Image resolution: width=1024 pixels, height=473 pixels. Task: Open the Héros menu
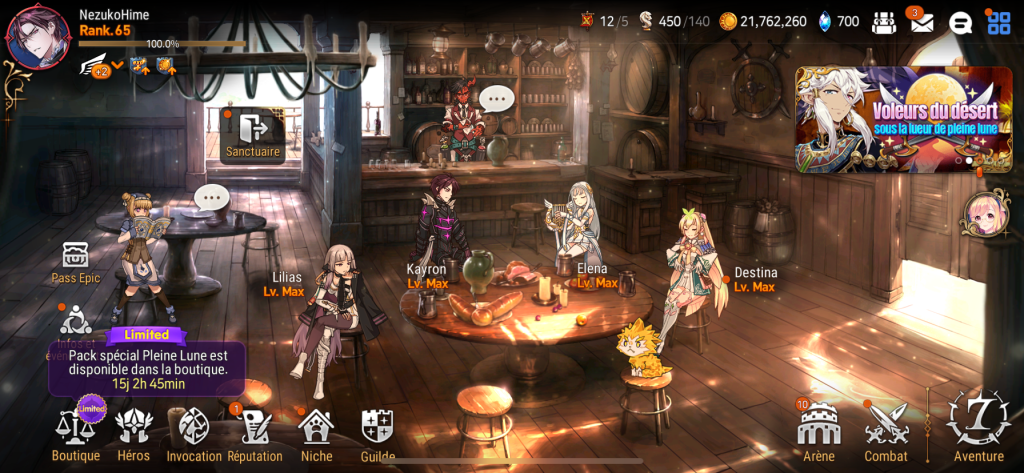(x=133, y=431)
